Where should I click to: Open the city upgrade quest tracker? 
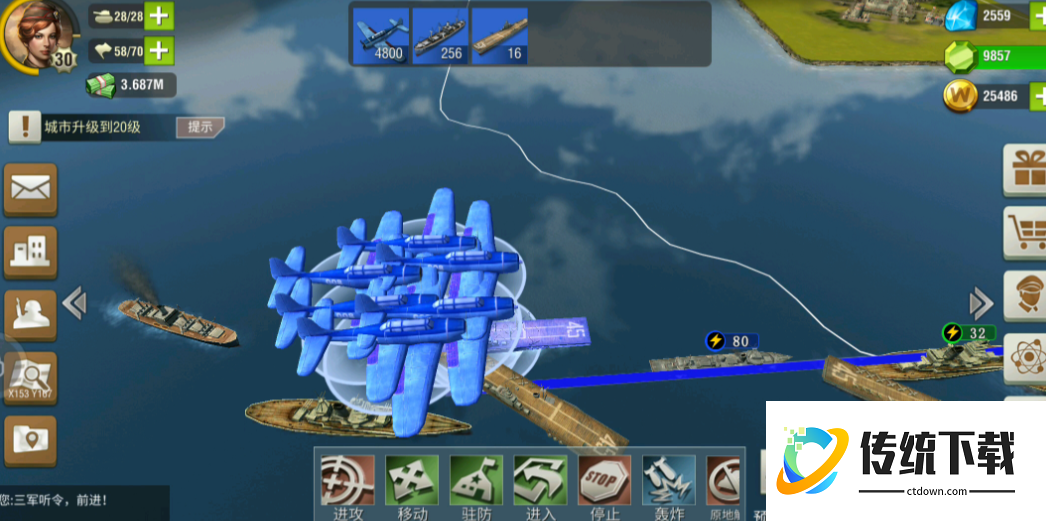click(x=90, y=127)
